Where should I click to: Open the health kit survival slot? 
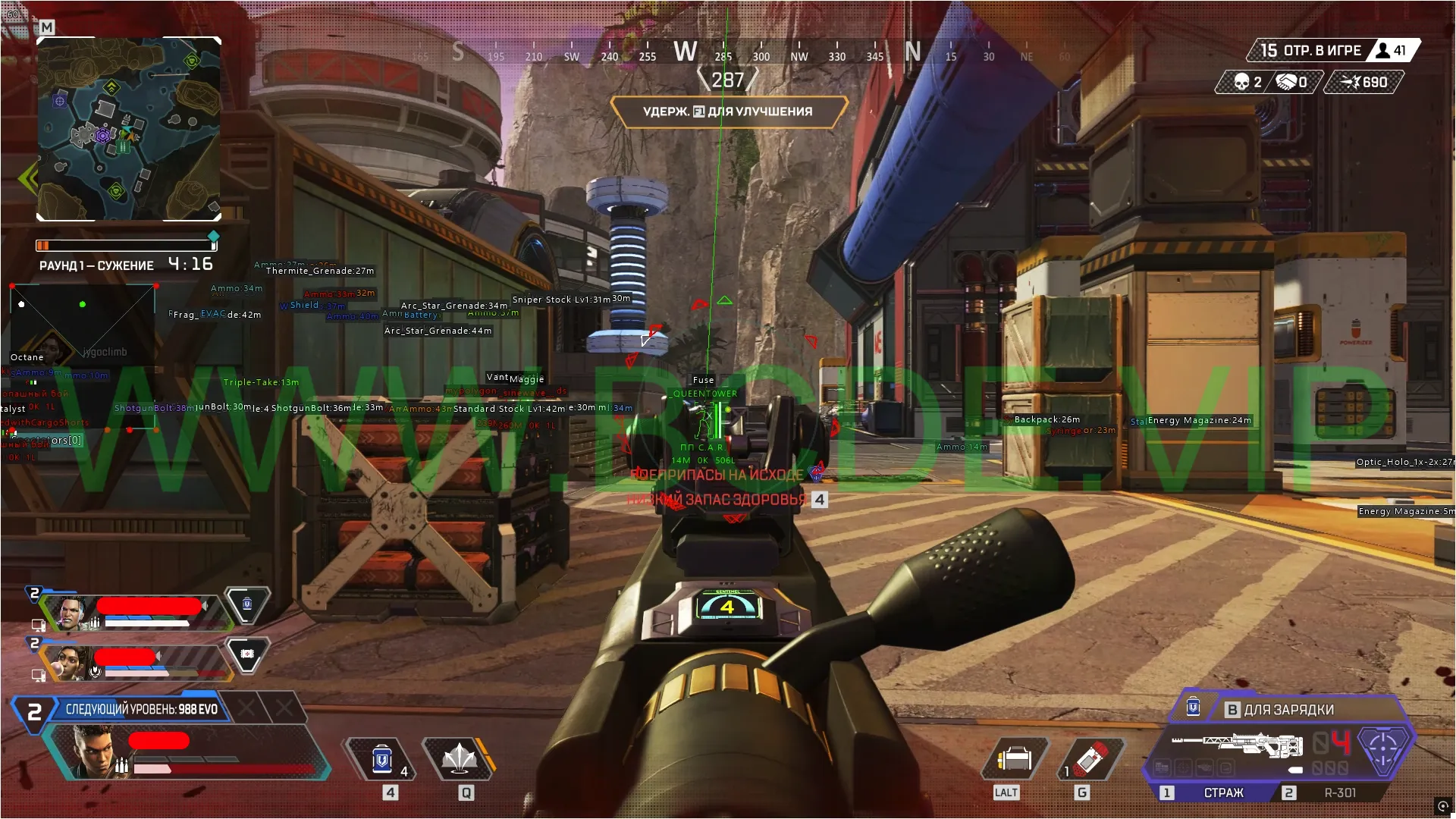click(x=1015, y=758)
